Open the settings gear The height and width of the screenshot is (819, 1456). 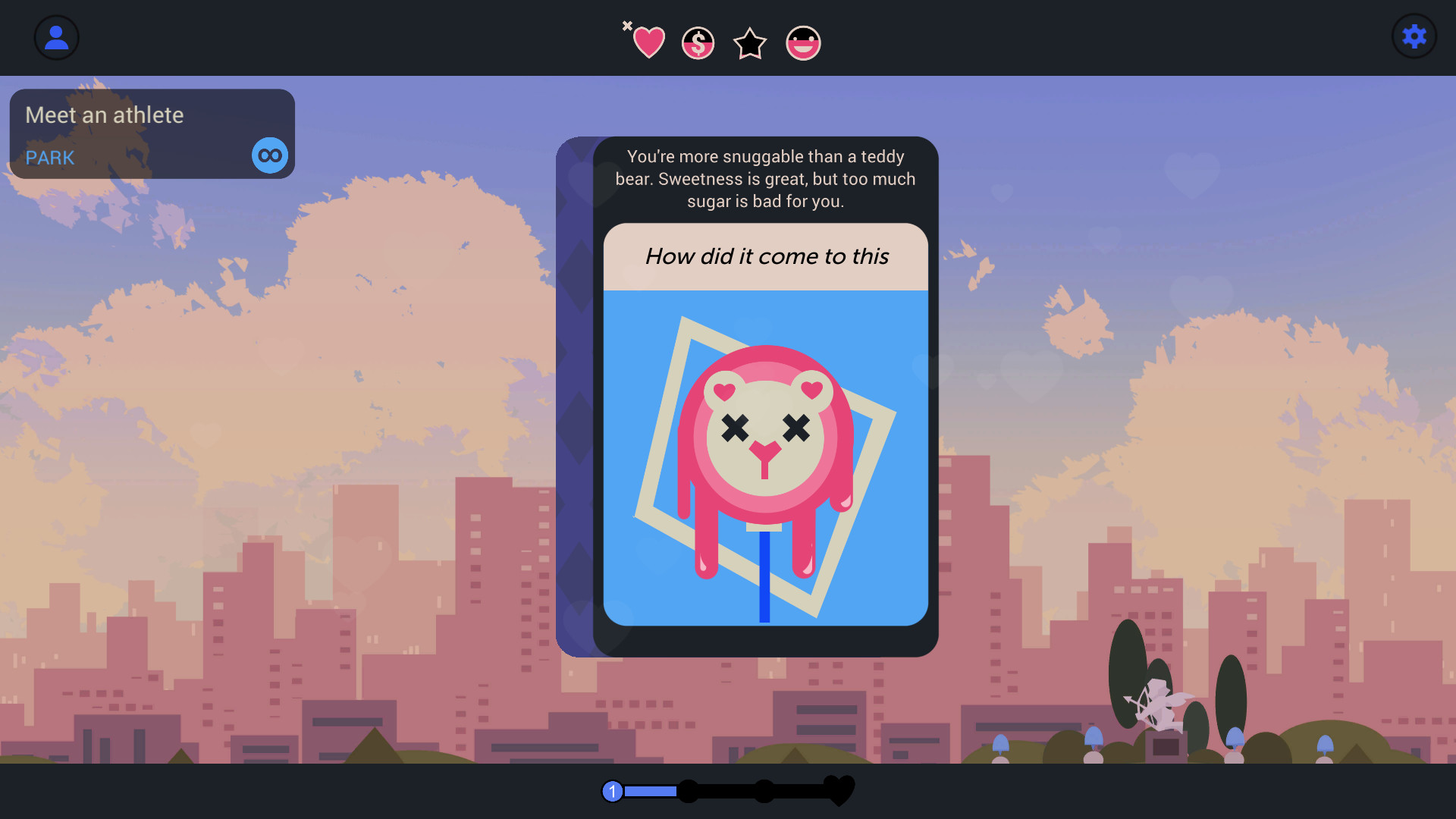[x=1414, y=36]
